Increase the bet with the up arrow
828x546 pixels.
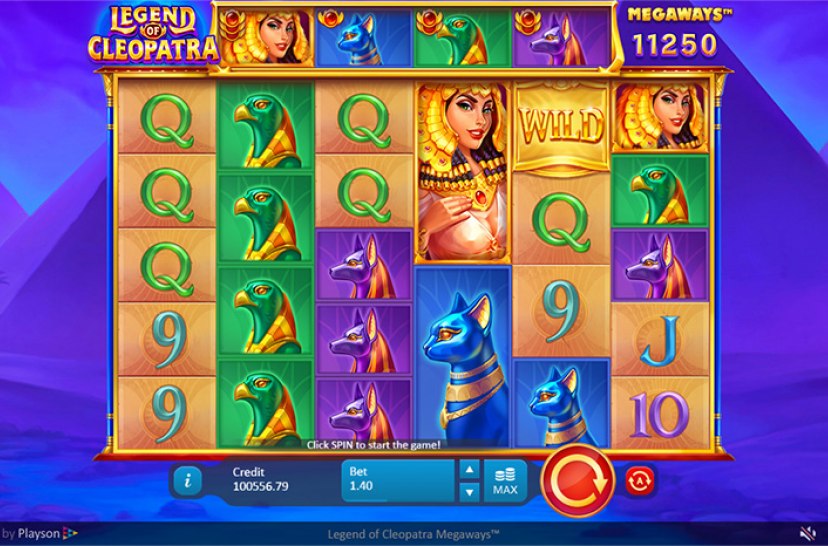[x=469, y=469]
